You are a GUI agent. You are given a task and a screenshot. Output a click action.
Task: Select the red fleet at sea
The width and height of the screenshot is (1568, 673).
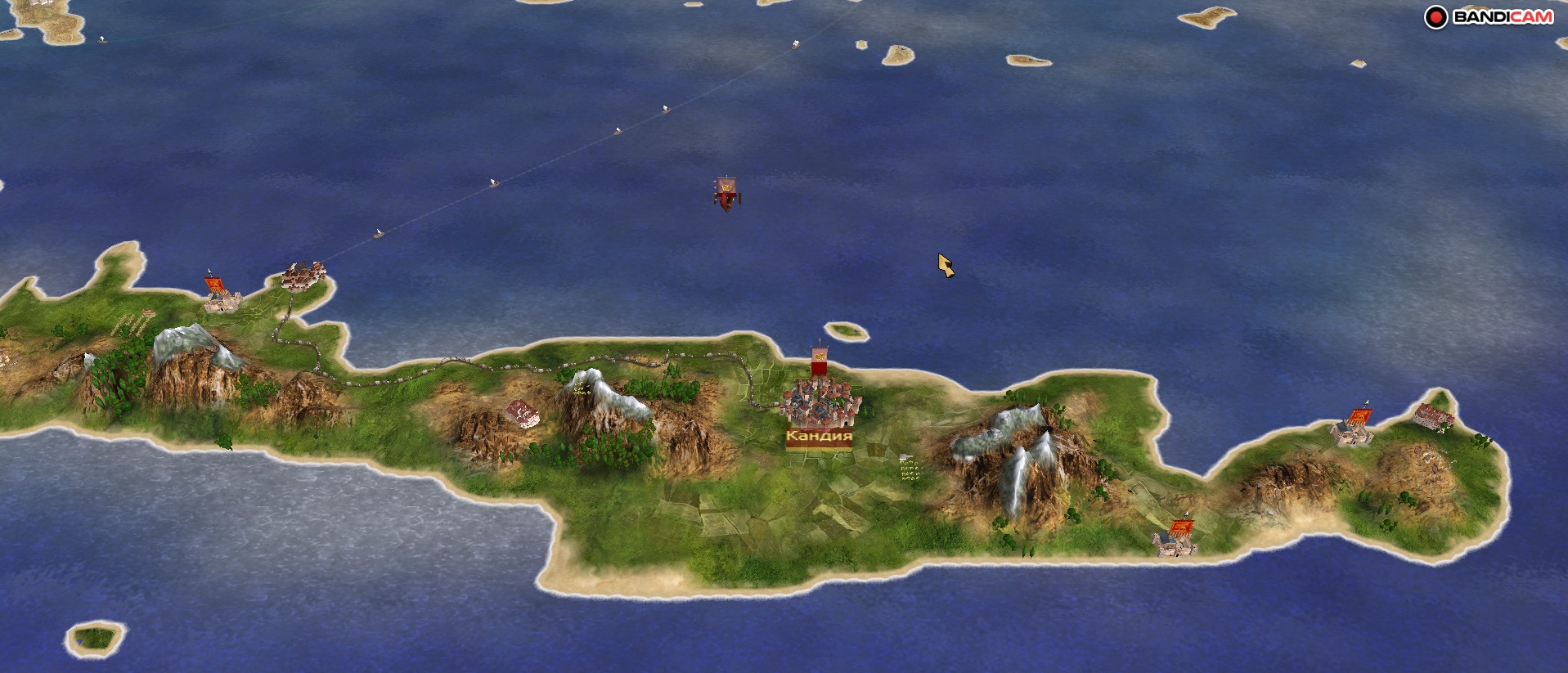pos(726,195)
